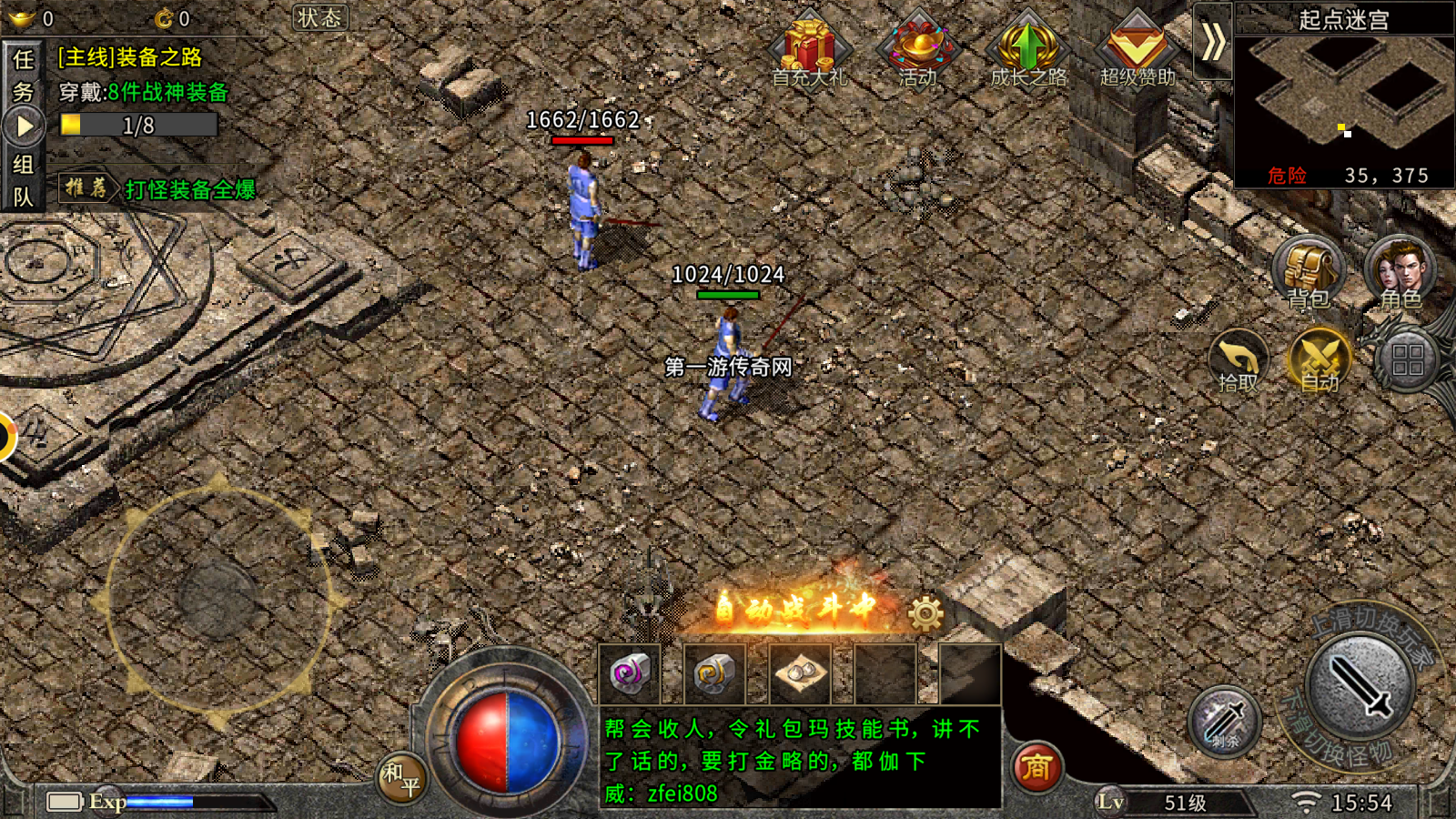
Task: Open the 角色 character panel
Action: 1400,271
